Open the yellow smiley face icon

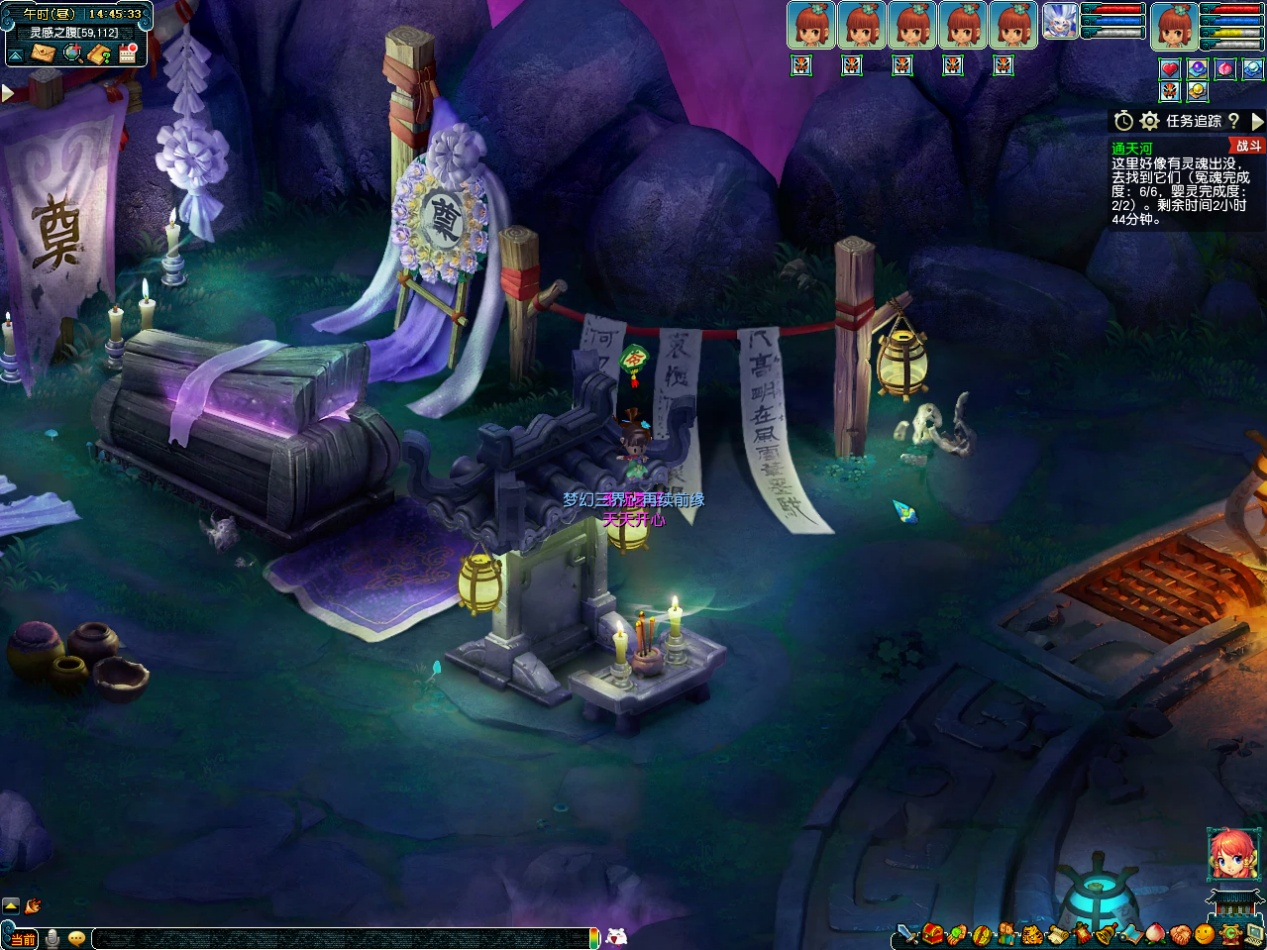1205,935
